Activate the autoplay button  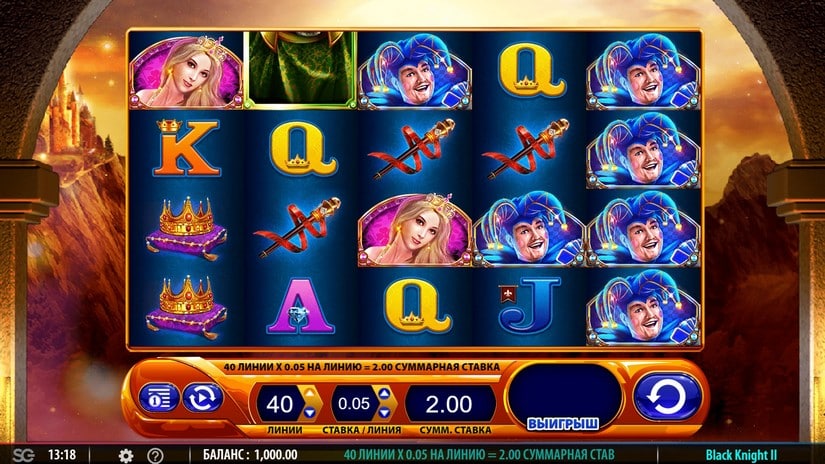click(201, 397)
